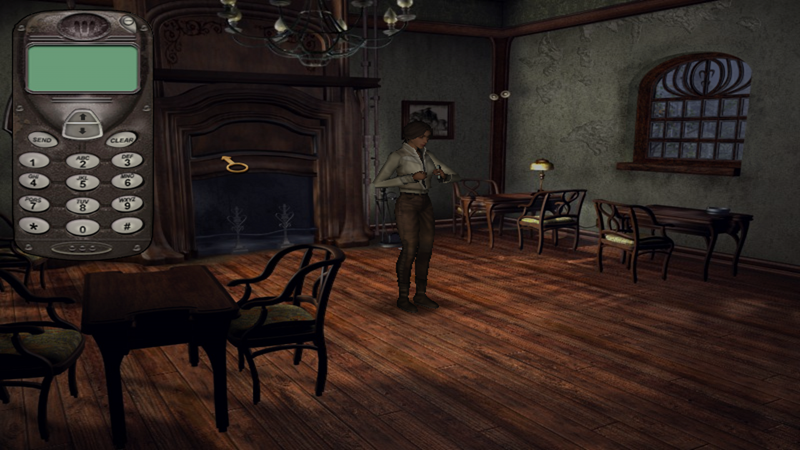
Task: Dial the 2 ABC key
Action: pyautogui.click(x=82, y=161)
